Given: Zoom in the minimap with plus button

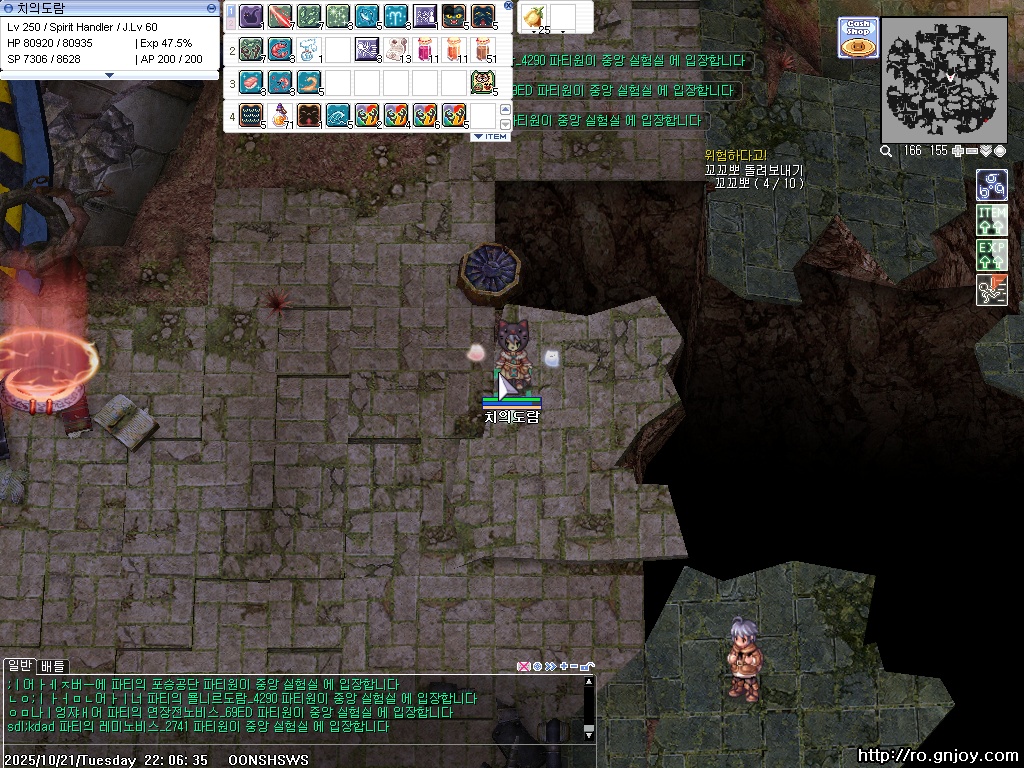Looking at the screenshot, I should tap(957, 151).
